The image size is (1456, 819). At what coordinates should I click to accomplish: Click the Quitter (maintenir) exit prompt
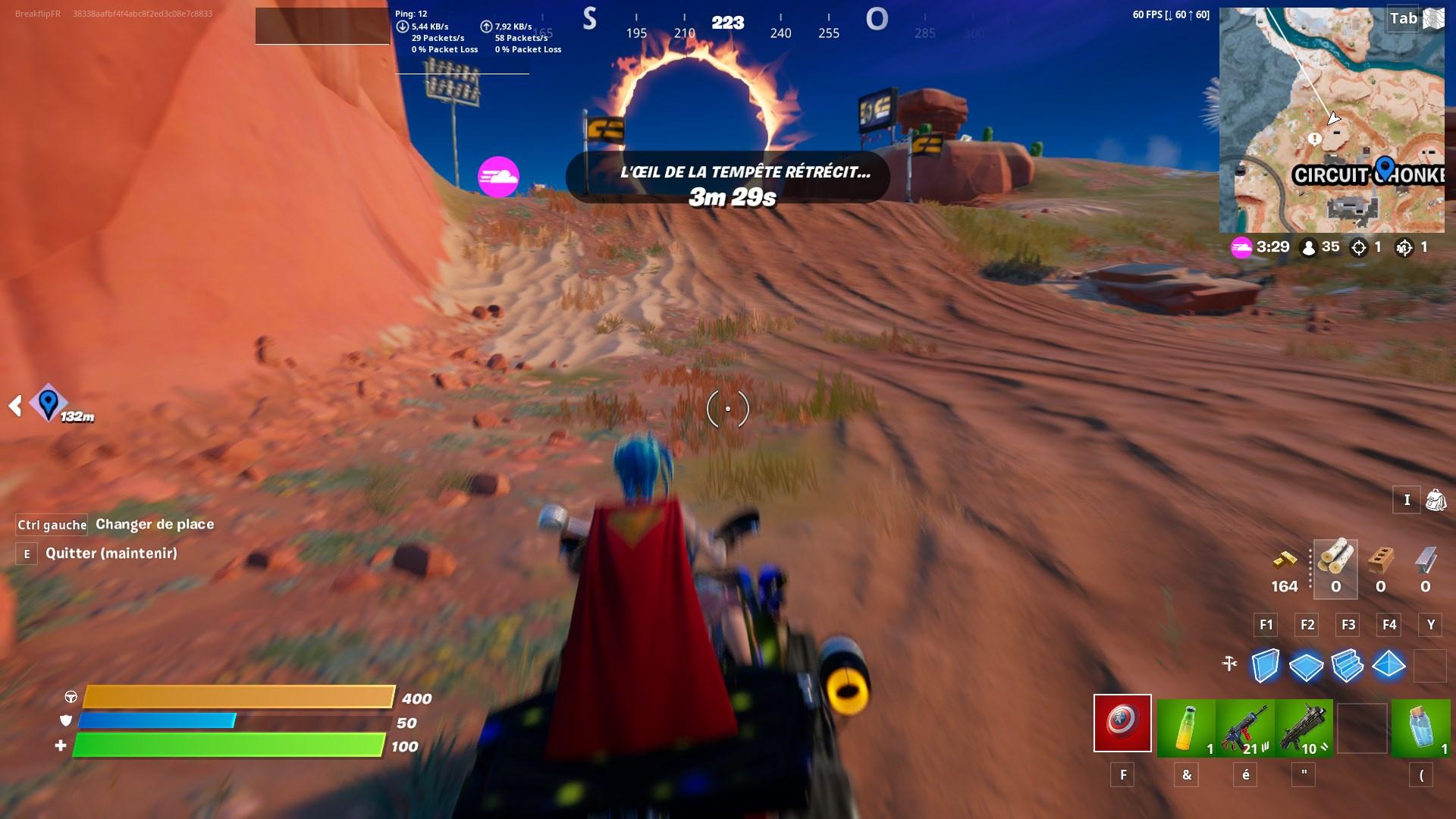pyautogui.click(x=114, y=554)
